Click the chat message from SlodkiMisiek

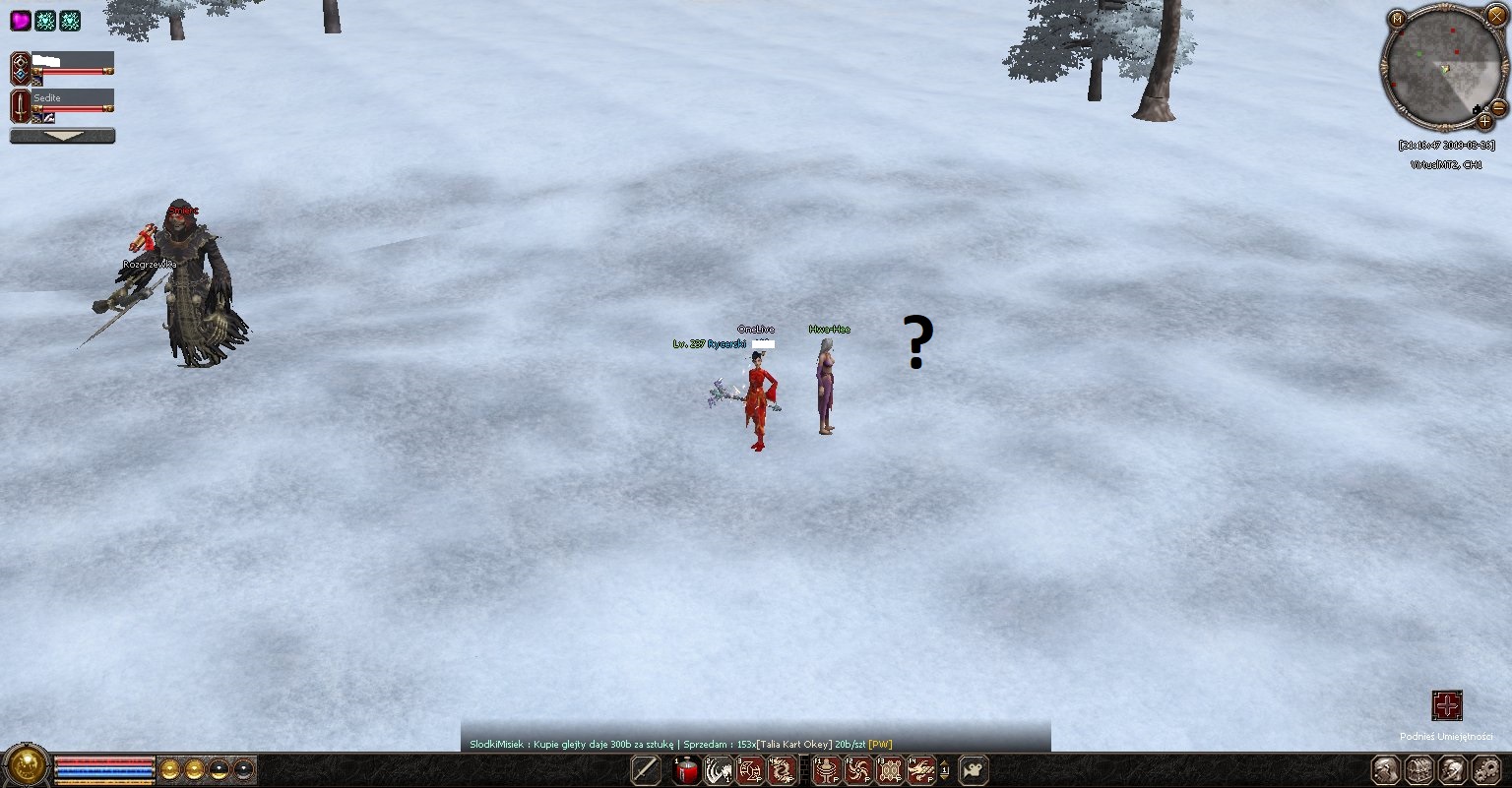[x=679, y=744]
